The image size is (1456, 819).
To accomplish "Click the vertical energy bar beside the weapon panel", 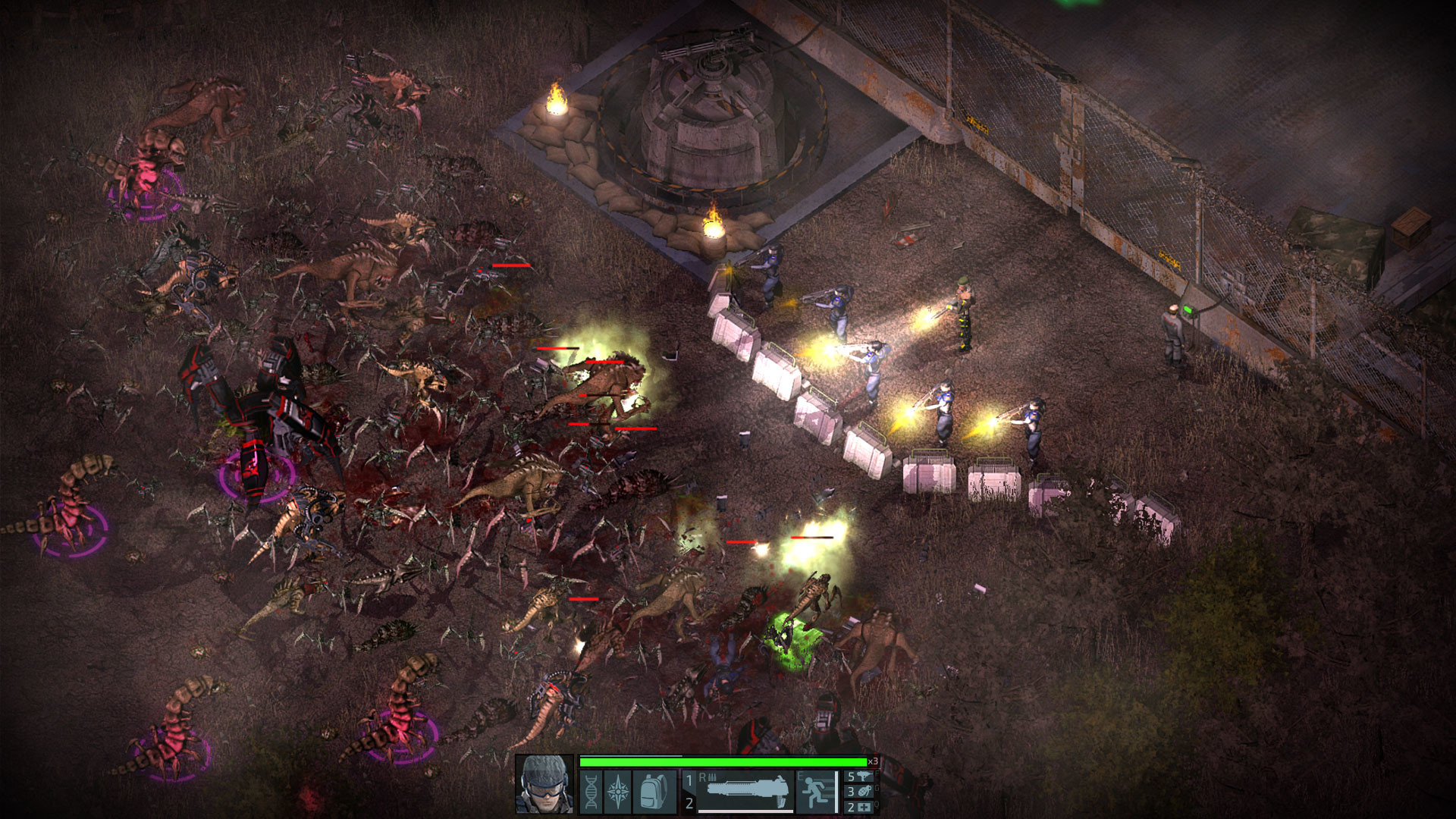I will (836, 791).
